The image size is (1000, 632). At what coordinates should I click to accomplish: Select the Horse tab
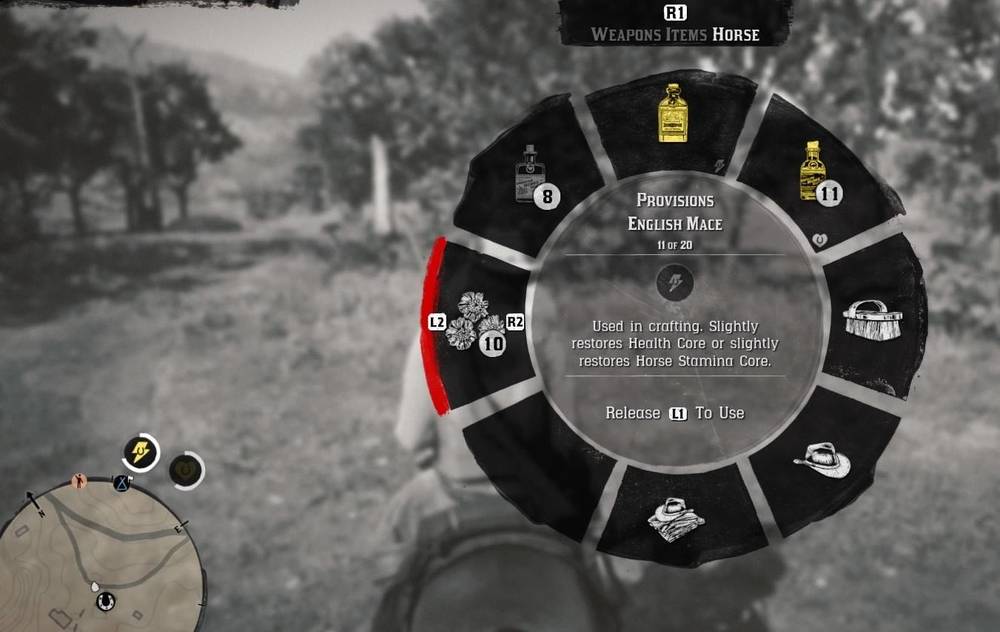[736, 35]
